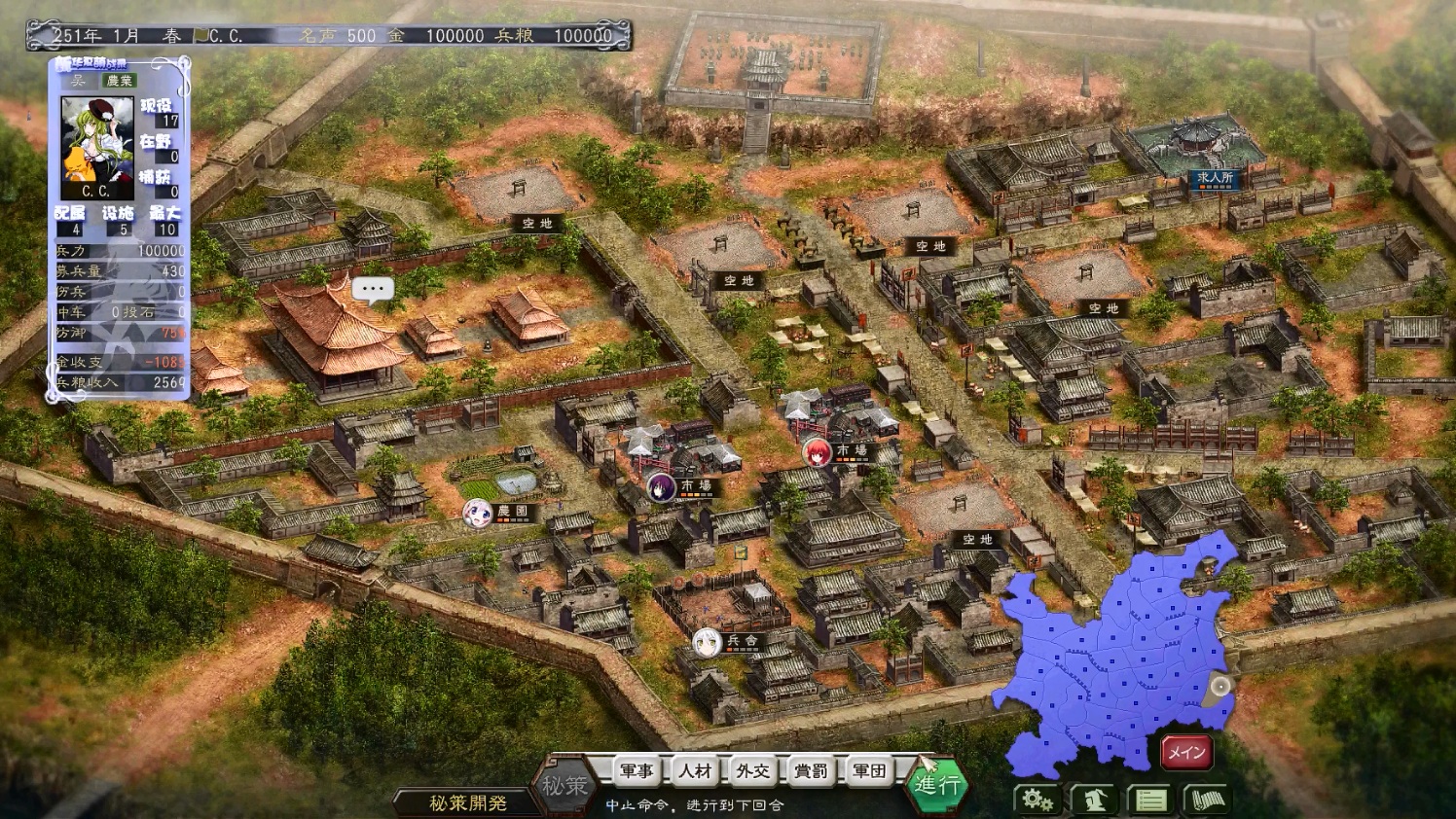Select the 外交 (diplomacy) menu
The height and width of the screenshot is (819, 1456).
[x=752, y=771]
